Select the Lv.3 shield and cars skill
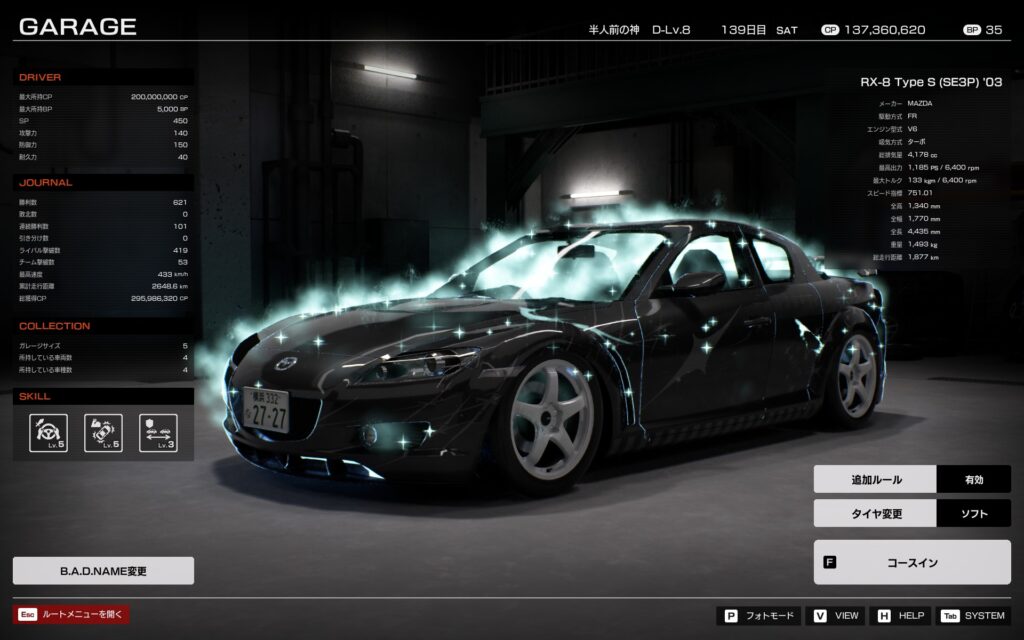The image size is (1024, 640). click(x=158, y=433)
